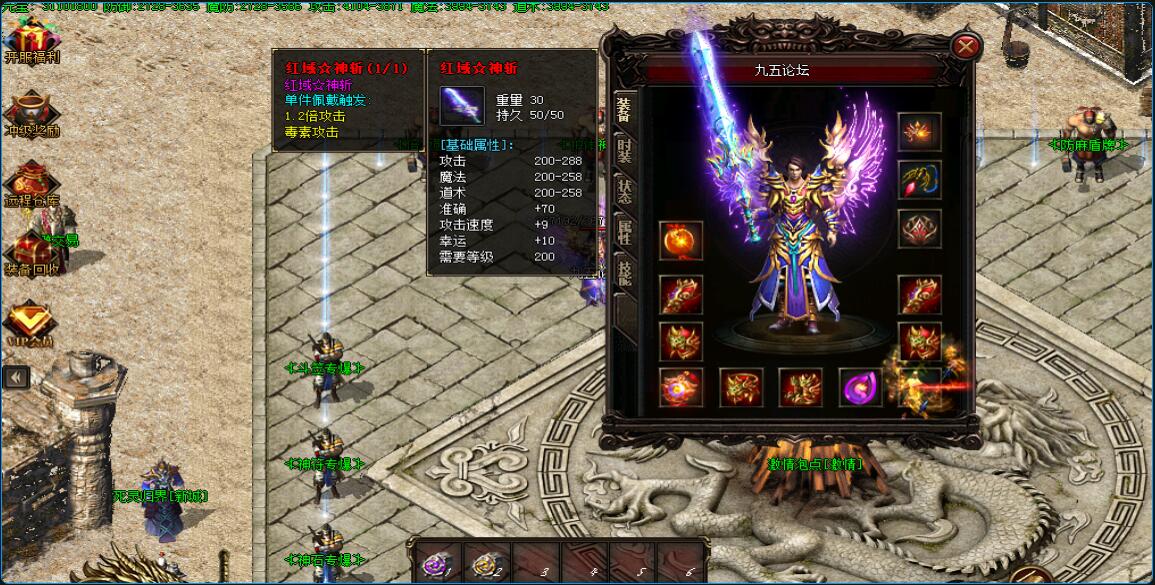
Task: Open the VIP会员 membership icon
Action: (28, 322)
